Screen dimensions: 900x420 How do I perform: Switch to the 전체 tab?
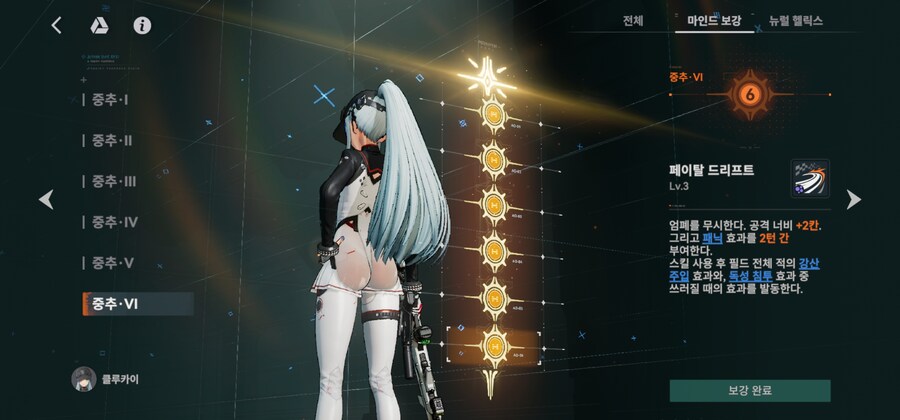coord(632,20)
